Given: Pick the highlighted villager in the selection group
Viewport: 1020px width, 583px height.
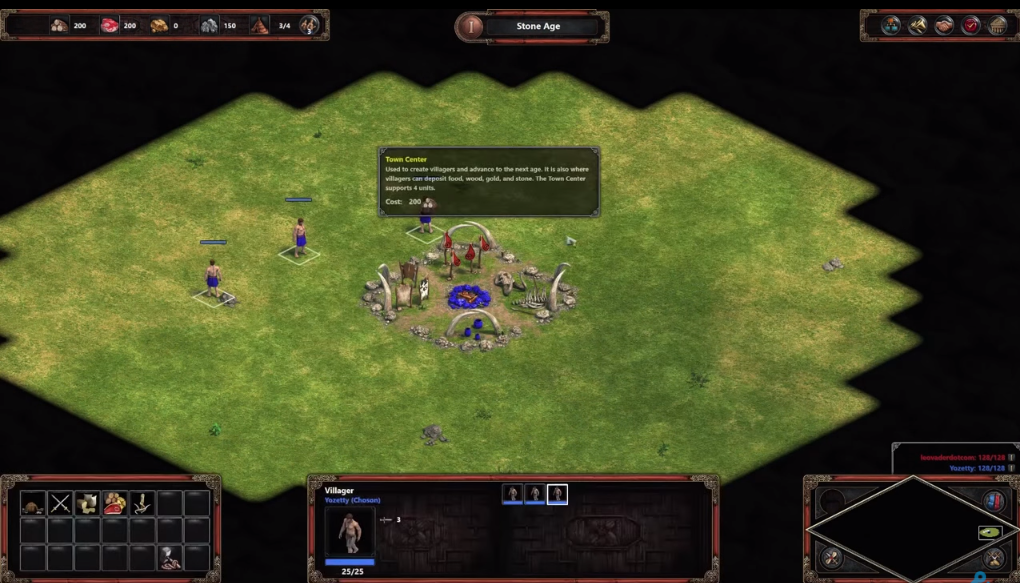Looking at the screenshot, I should 557,494.
